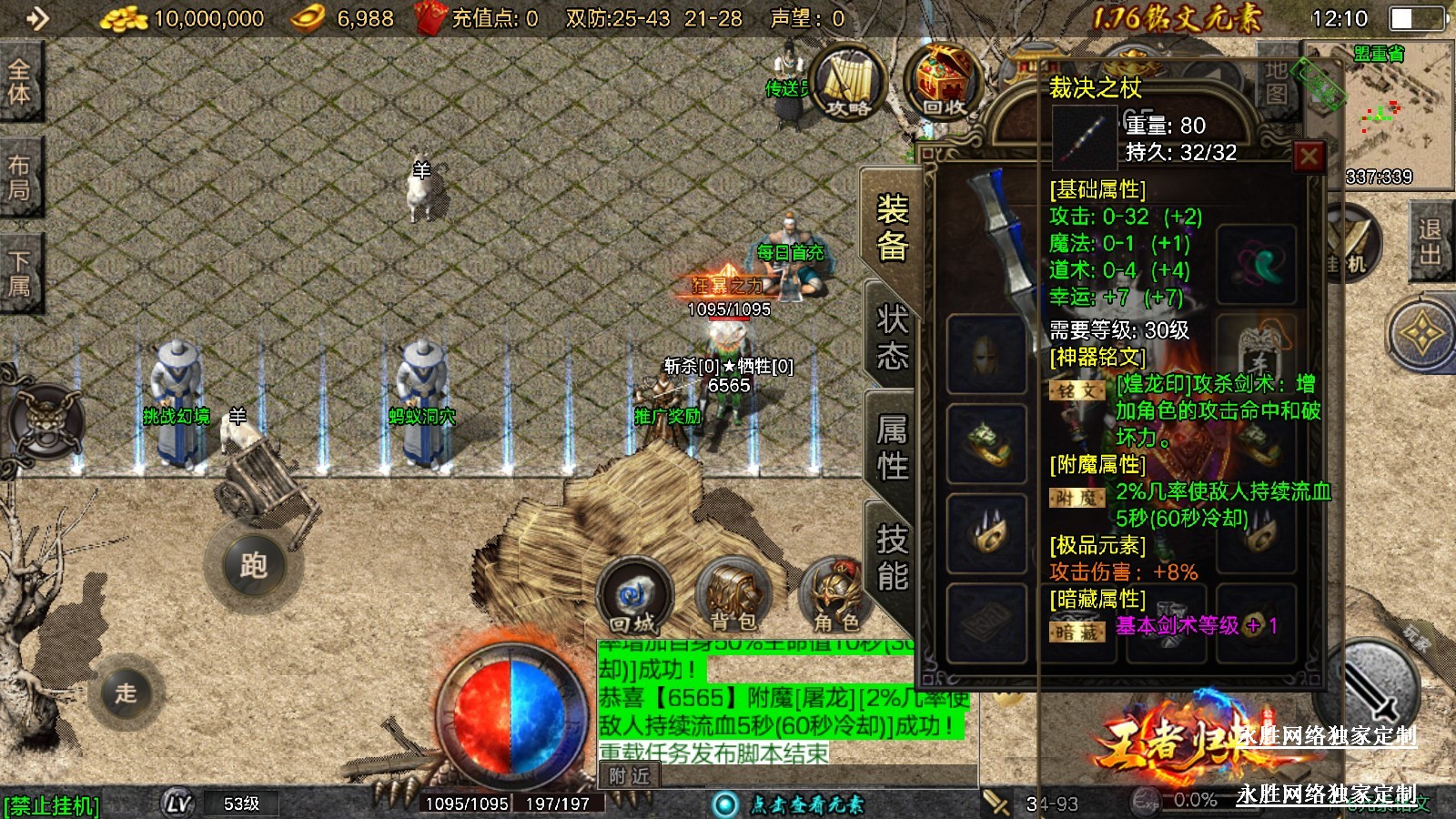The height and width of the screenshot is (819, 1456).
Task: Choose the 下属 subordinates button
Action: (x=19, y=274)
